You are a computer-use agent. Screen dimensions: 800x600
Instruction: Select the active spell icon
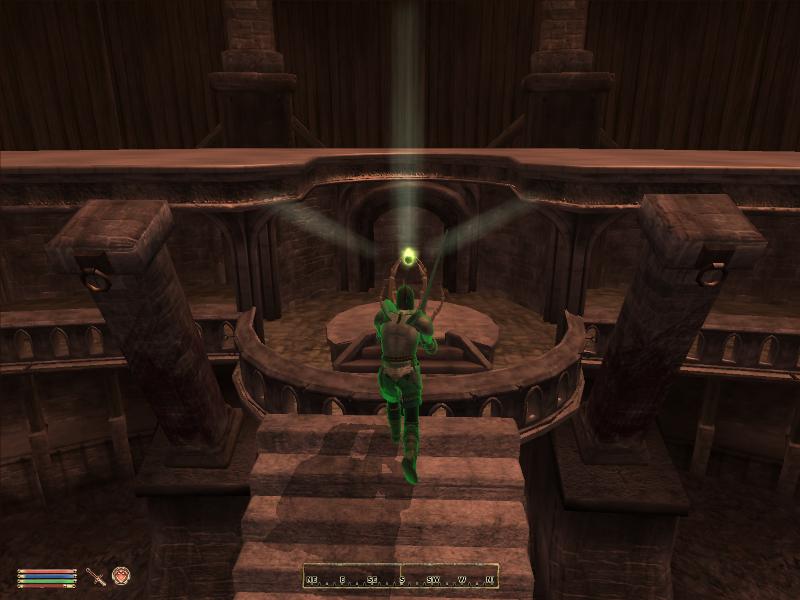tap(121, 576)
